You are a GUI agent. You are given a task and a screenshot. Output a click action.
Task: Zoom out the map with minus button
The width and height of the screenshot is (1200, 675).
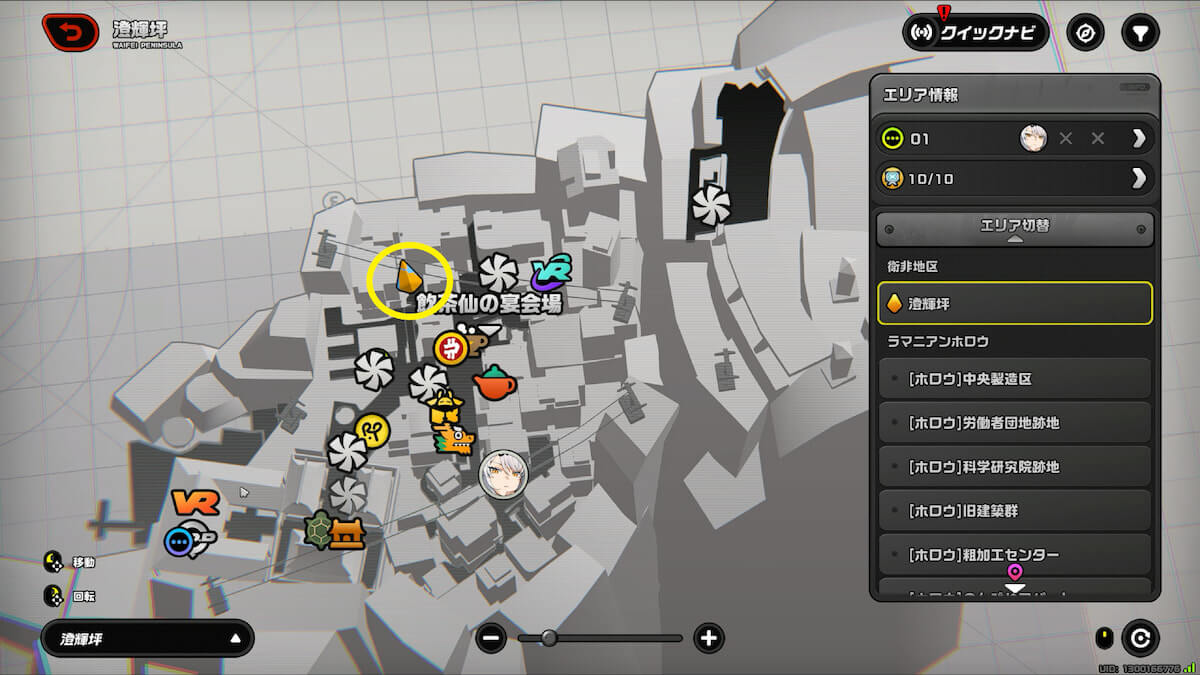point(491,638)
